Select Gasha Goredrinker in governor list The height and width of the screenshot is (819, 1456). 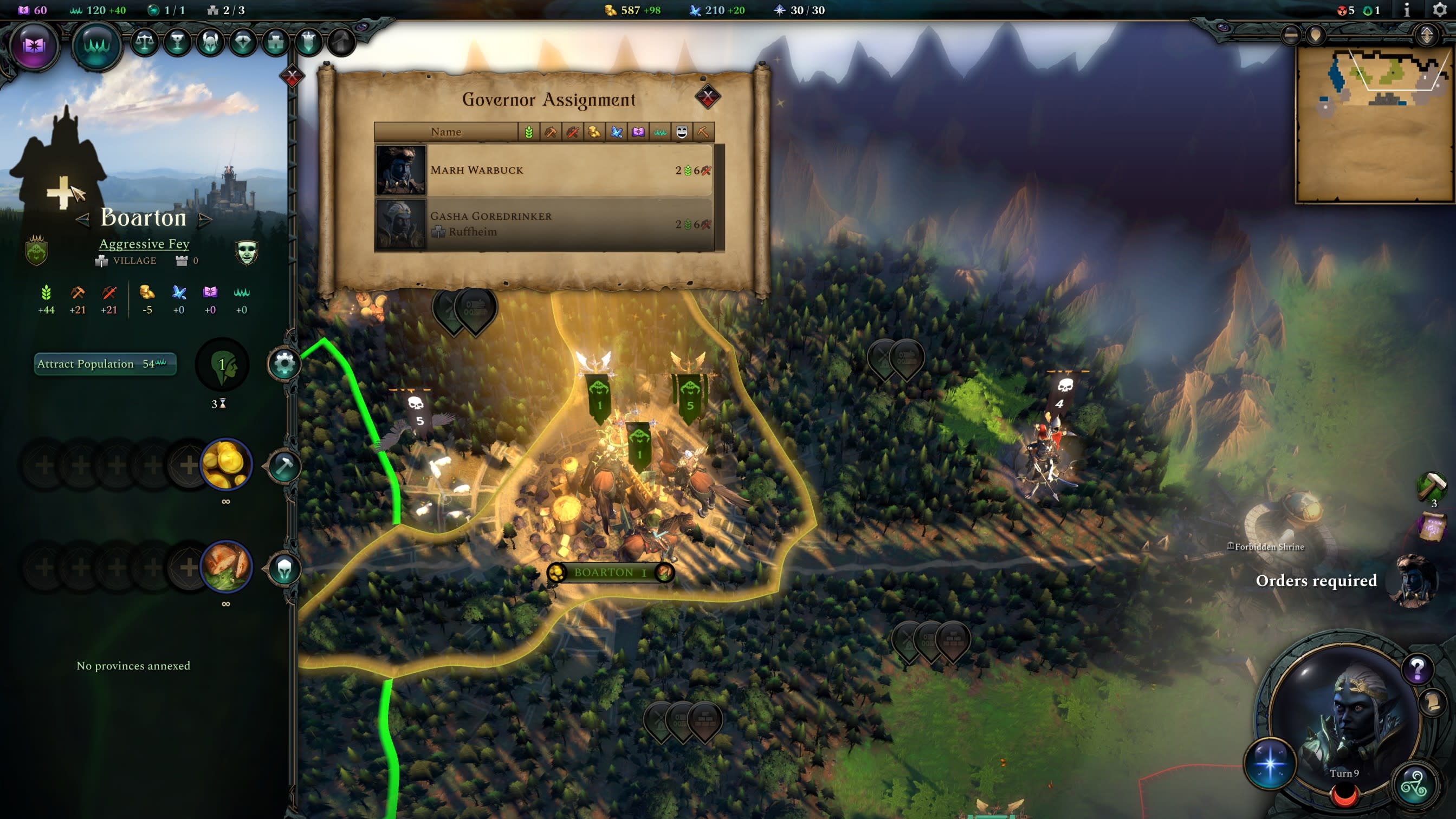pyautogui.click(x=542, y=224)
